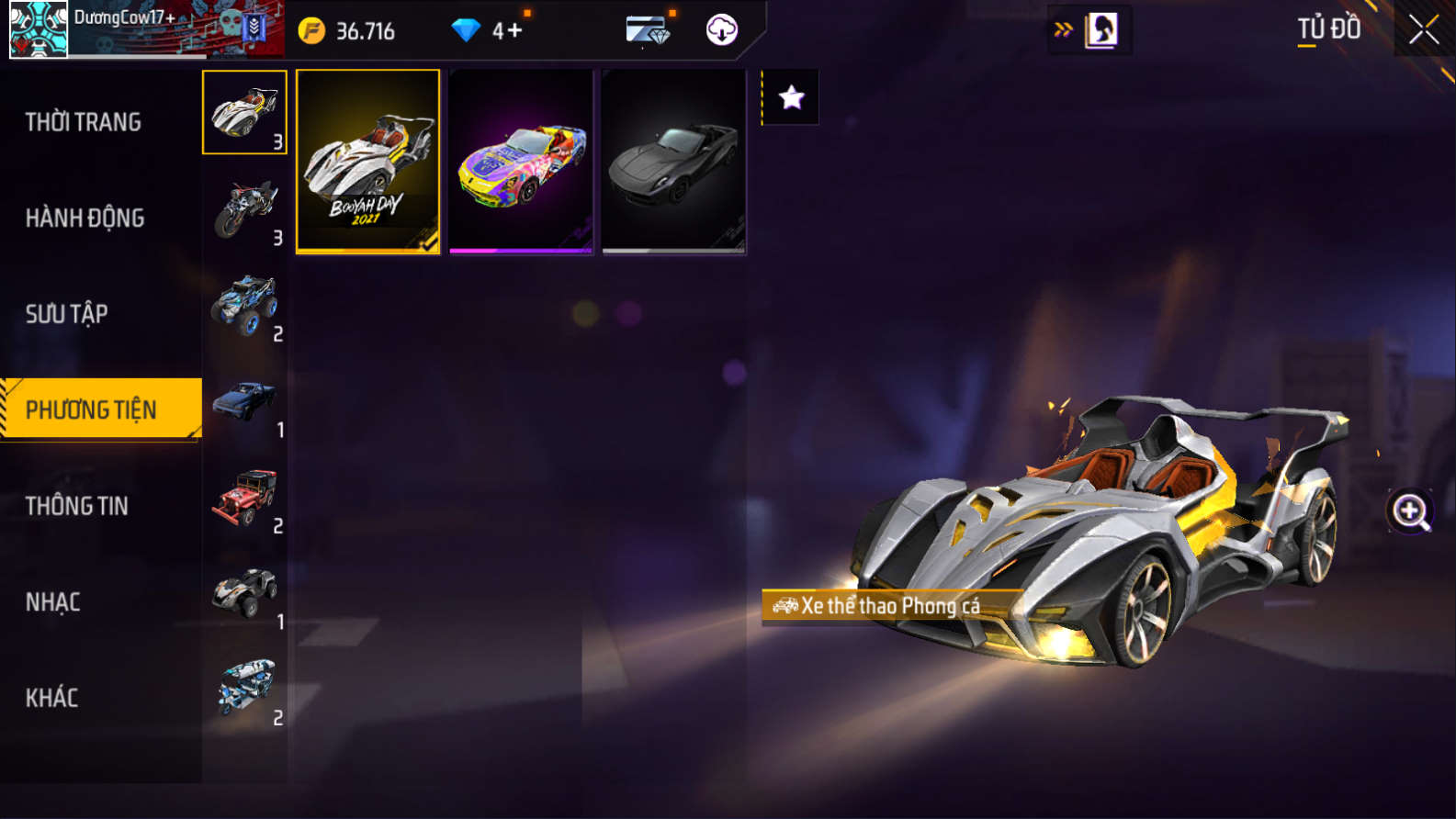1456x819 pixels.
Task: Switch to the Hành Động tab
Action: 85,218
